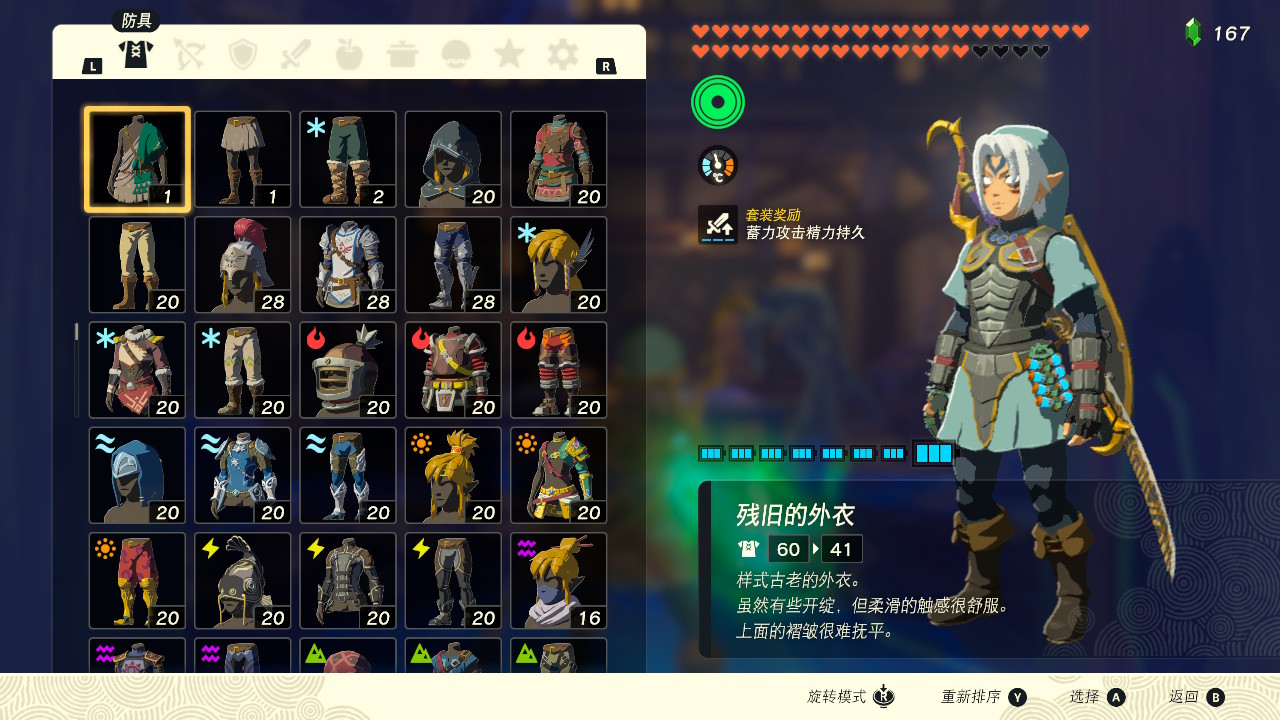The width and height of the screenshot is (1280, 720).
Task: Choose the green trousers with snowflake icon
Action: pos(348,159)
